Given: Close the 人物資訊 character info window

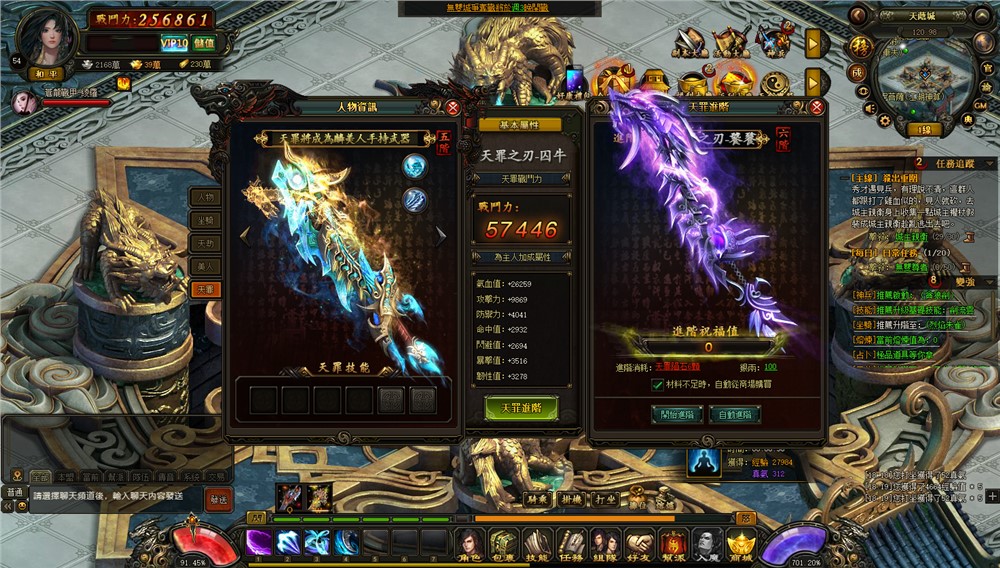Looking at the screenshot, I should pos(453,107).
